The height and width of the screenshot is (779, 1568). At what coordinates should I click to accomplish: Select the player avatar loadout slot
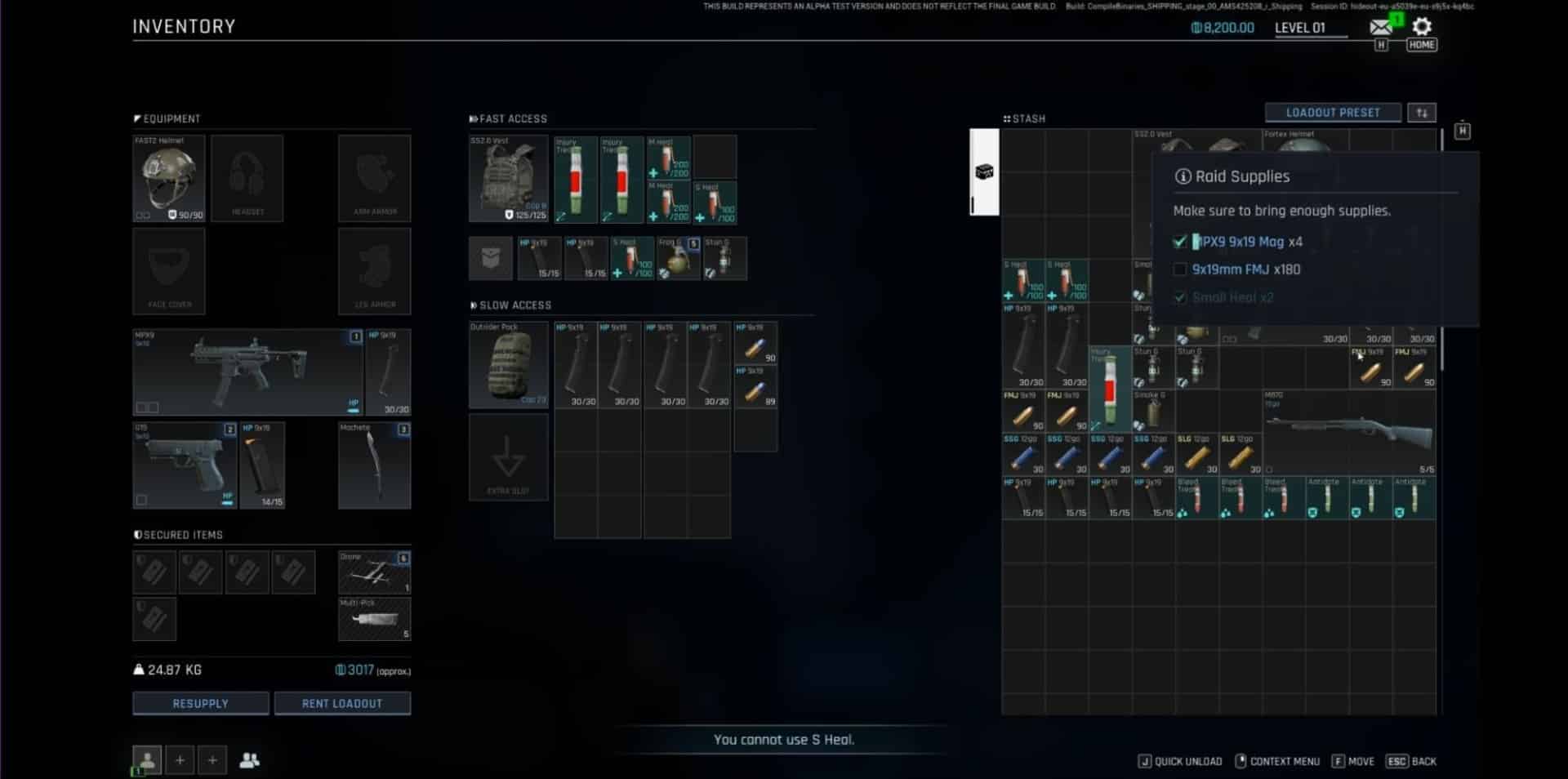coord(146,759)
